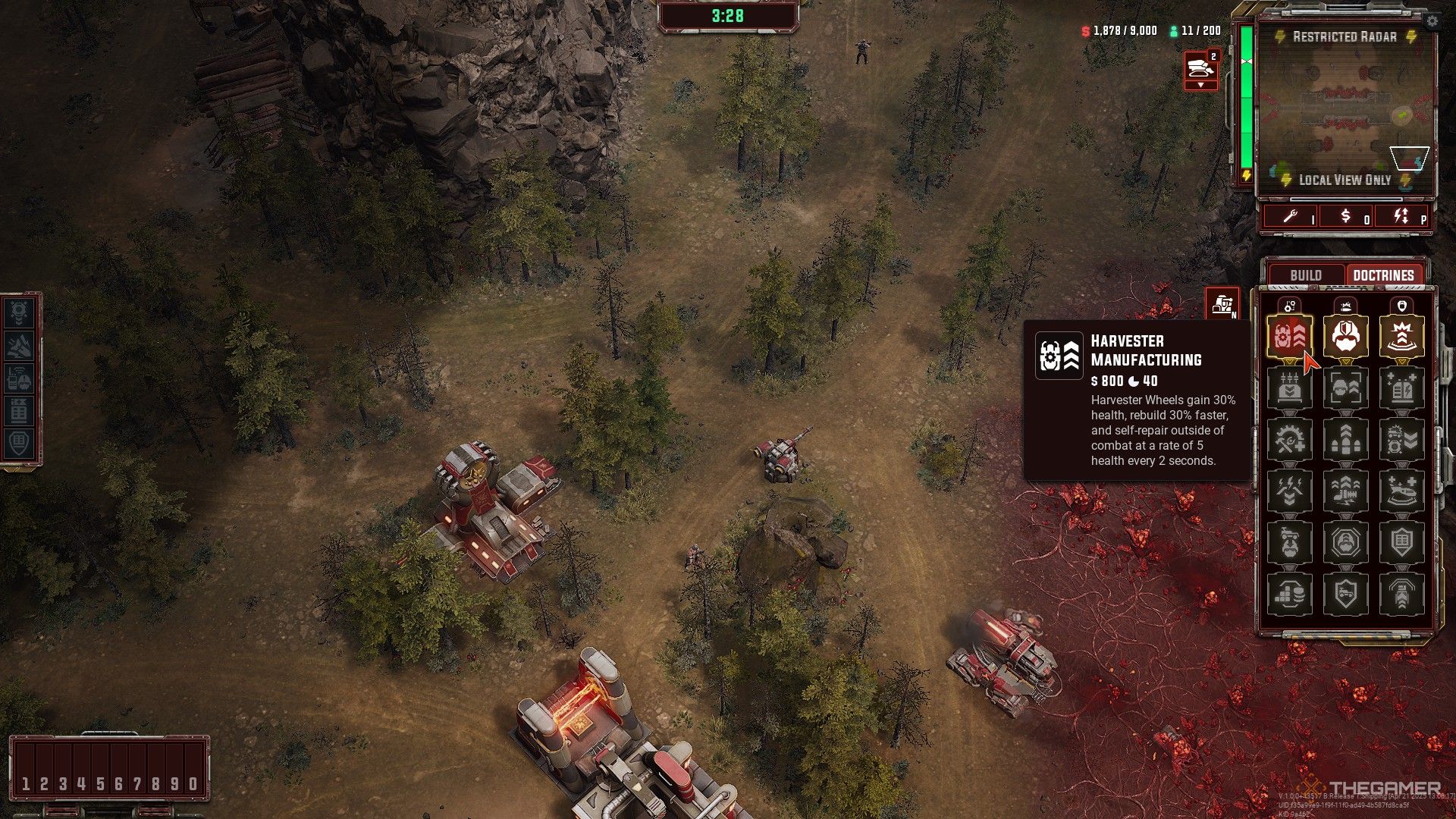Toggle the dollar sell mode button
Image resolution: width=1456 pixels, height=819 pixels.
1346,217
